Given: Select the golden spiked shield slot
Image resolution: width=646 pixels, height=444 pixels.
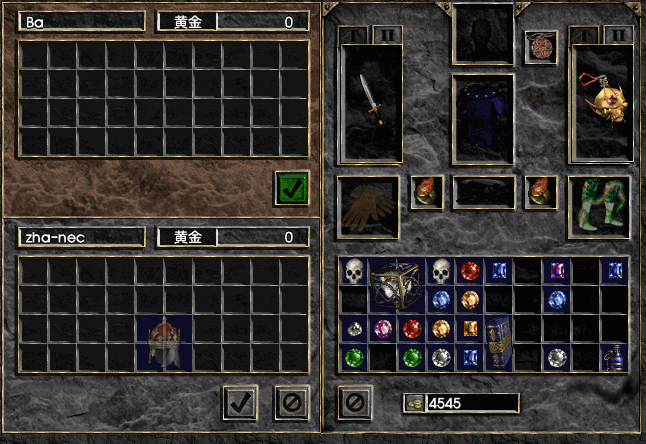Looking at the screenshot, I should click(x=602, y=102).
